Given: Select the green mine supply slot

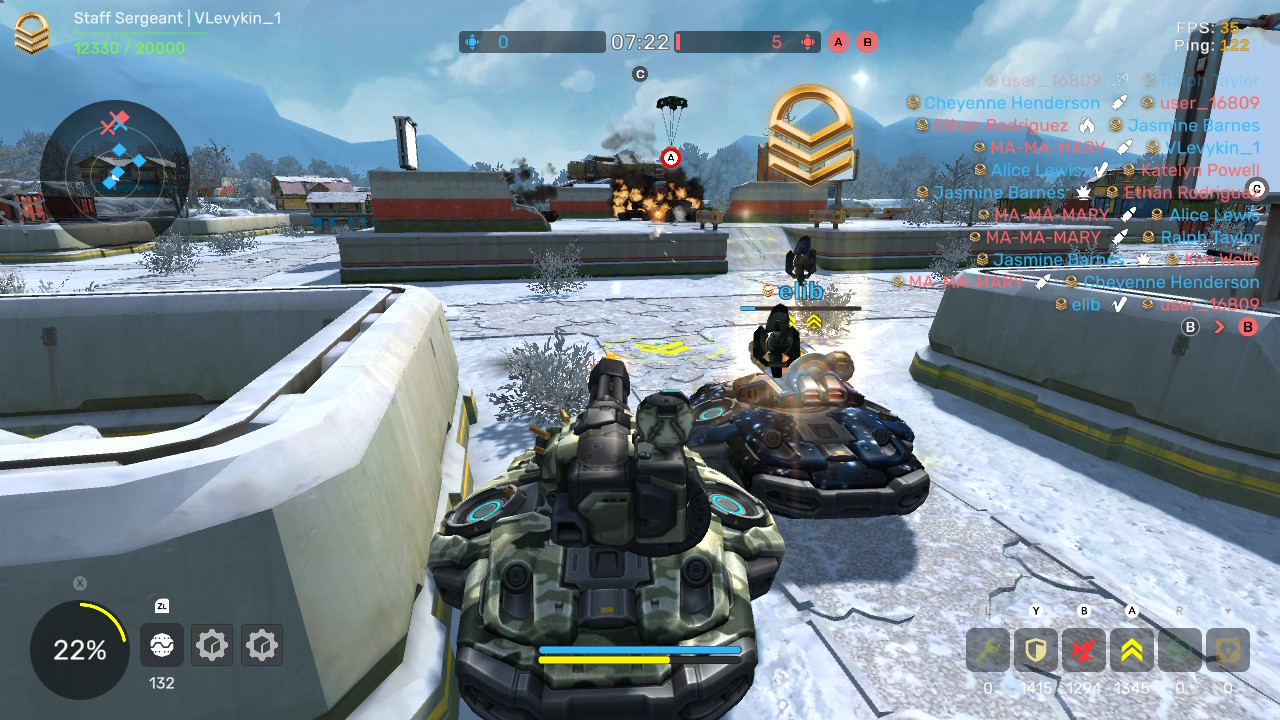Looking at the screenshot, I should pyautogui.click(x=1178, y=649).
